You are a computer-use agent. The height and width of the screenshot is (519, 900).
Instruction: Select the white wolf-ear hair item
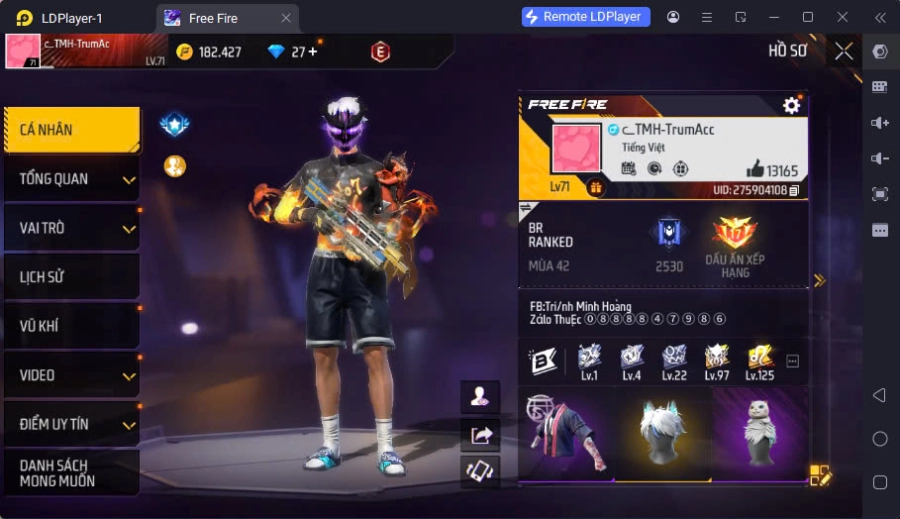point(662,436)
